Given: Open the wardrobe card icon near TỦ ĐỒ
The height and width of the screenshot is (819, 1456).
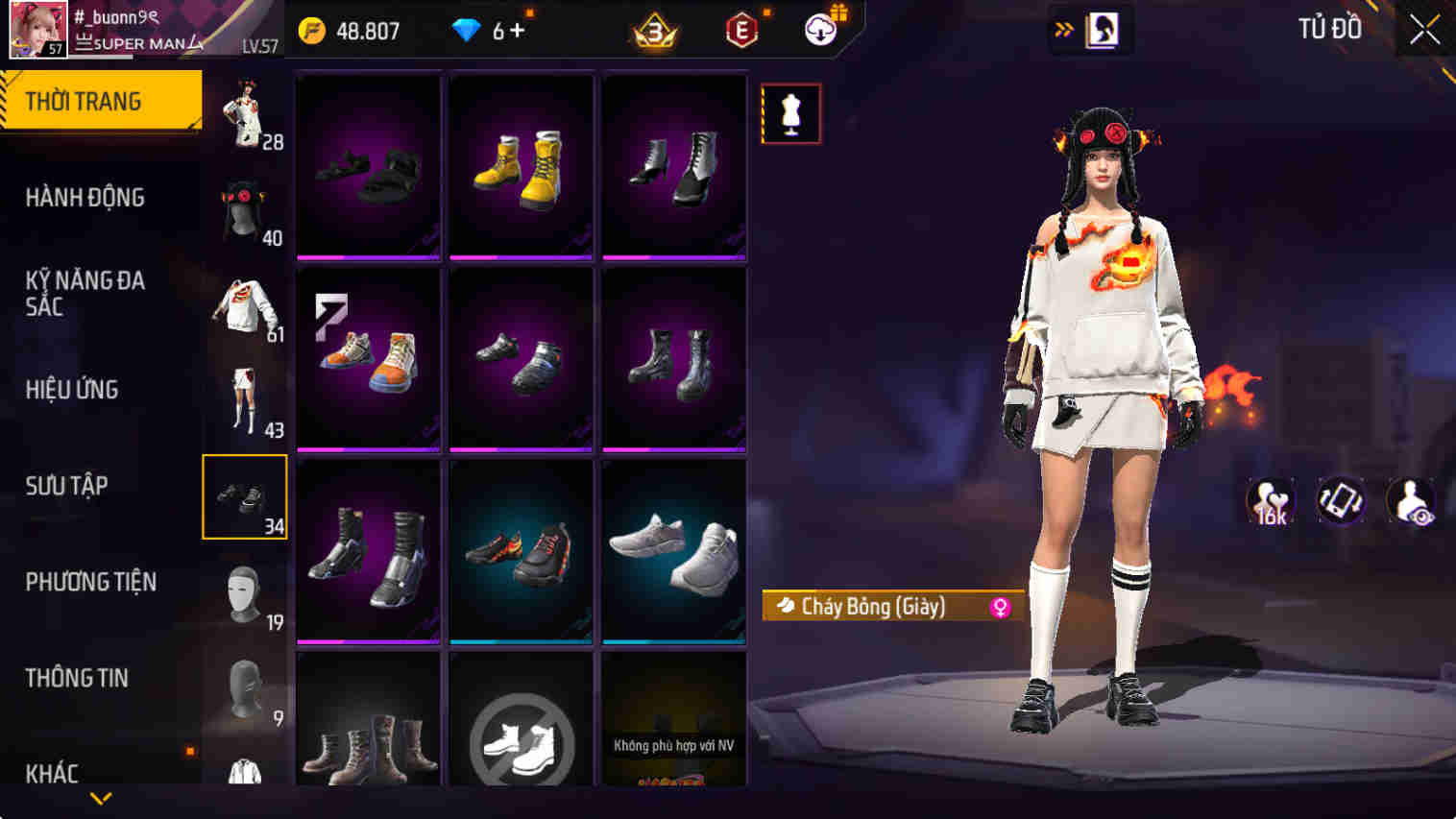Looking at the screenshot, I should click(x=1101, y=30).
